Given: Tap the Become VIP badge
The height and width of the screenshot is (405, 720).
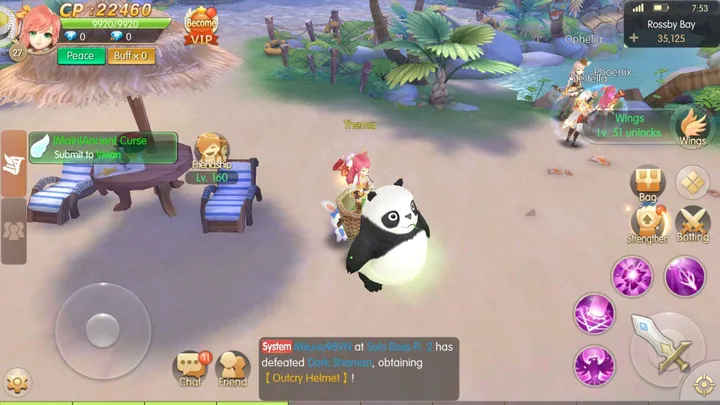Looking at the screenshot, I should [x=202, y=24].
